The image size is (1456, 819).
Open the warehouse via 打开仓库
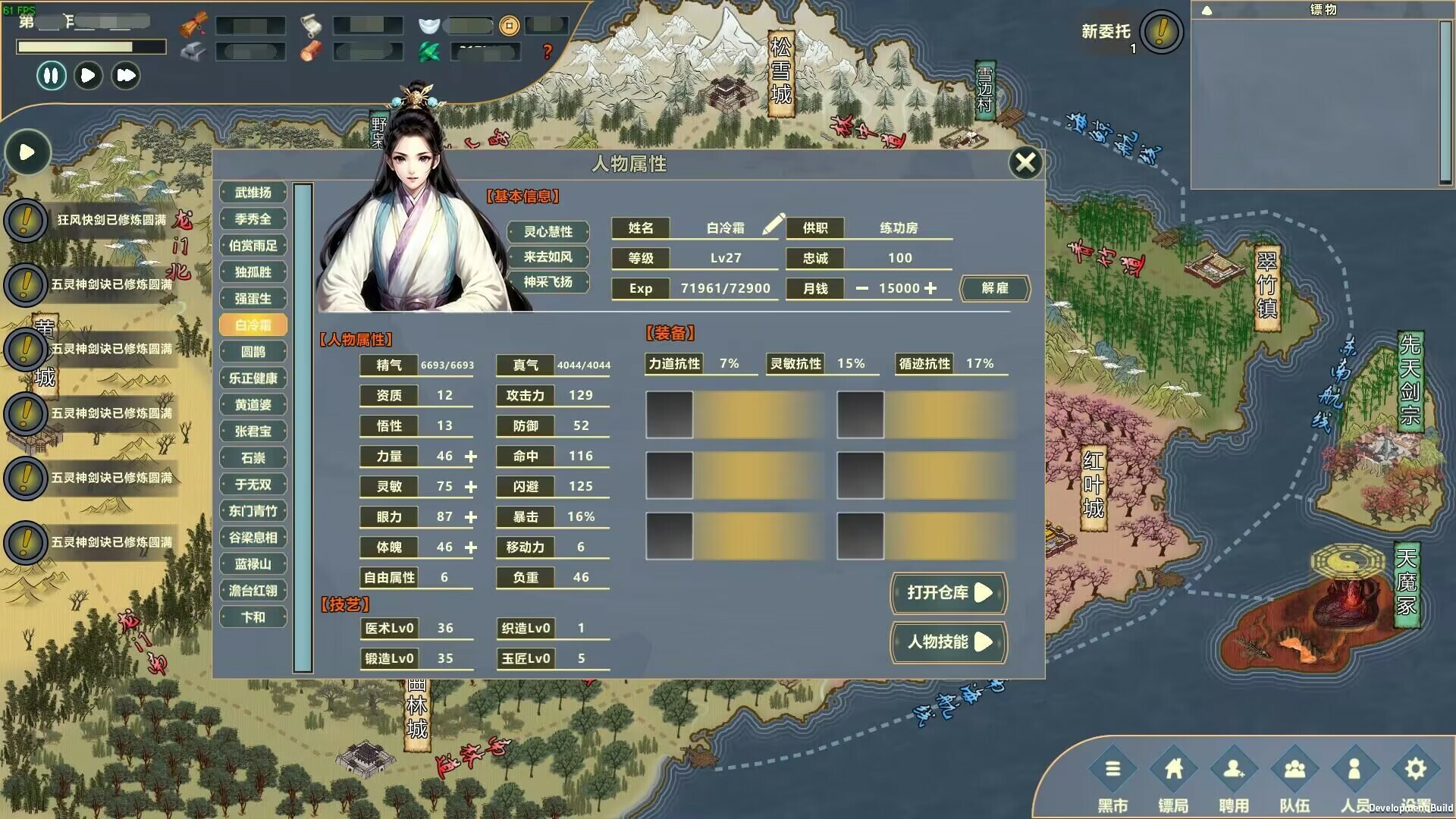pos(949,594)
